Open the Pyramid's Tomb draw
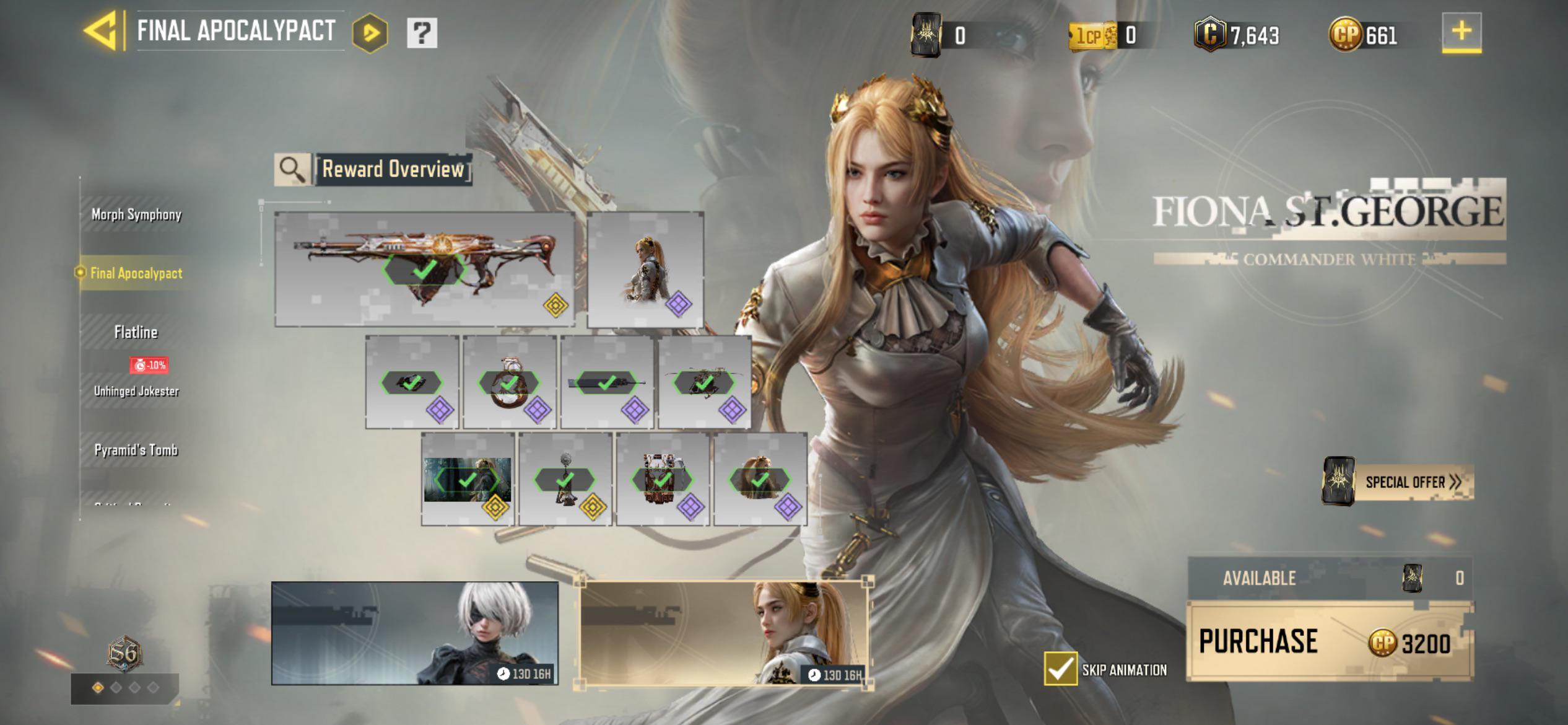Viewport: 1568px width, 725px height. coord(136,450)
